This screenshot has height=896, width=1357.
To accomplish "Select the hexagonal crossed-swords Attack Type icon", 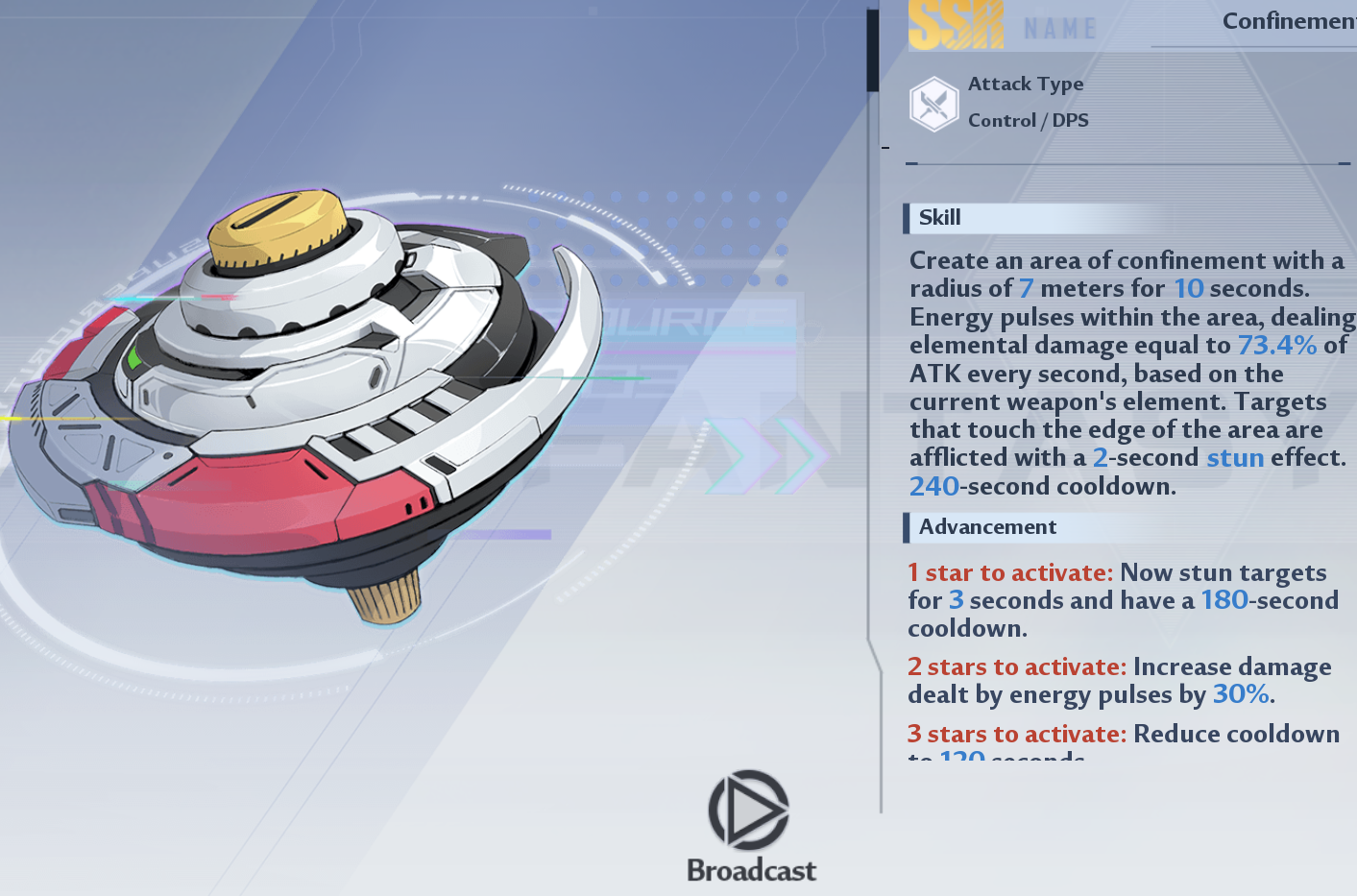I will pyautogui.click(x=933, y=103).
